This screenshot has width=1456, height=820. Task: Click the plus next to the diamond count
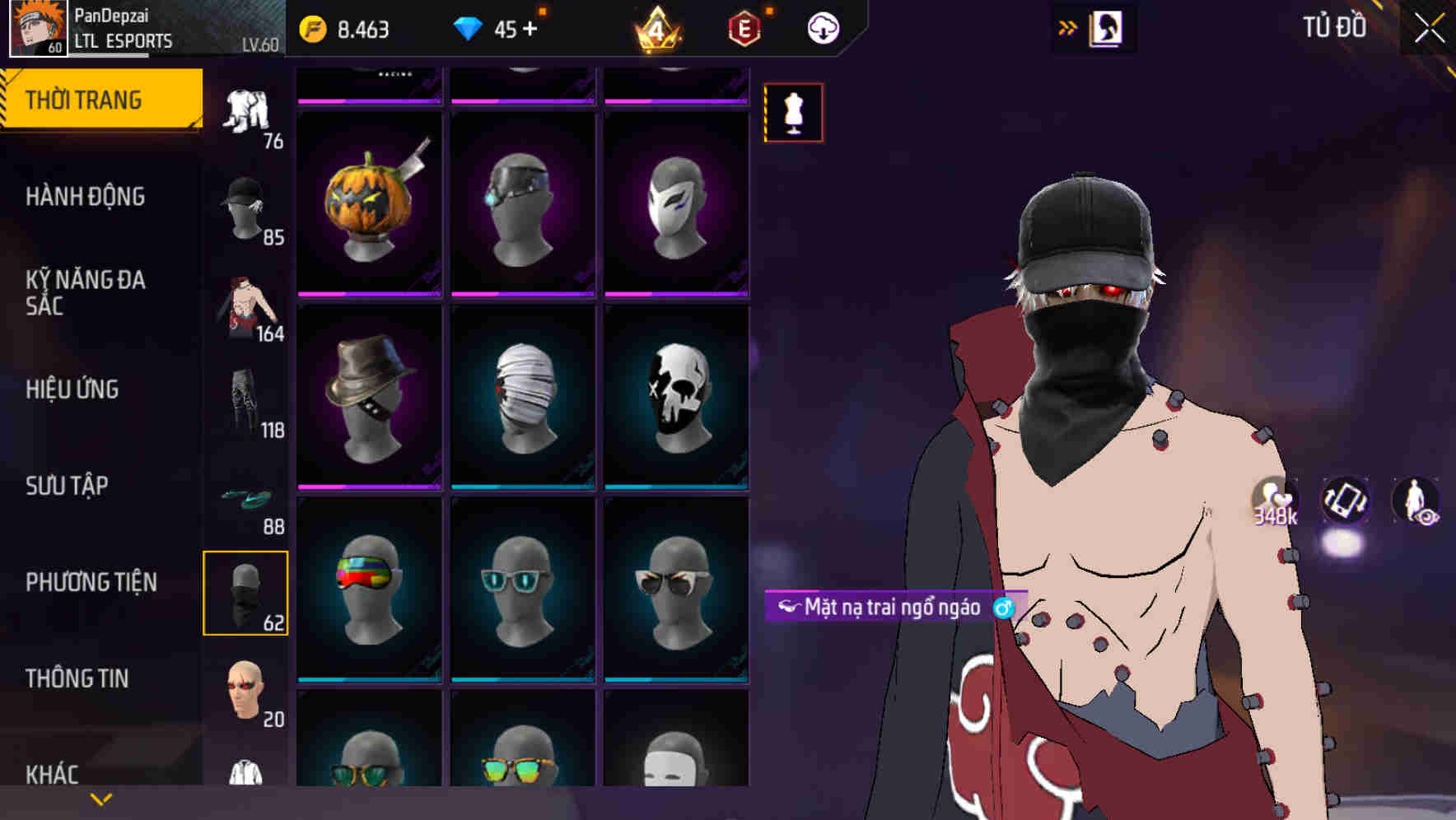point(531,27)
